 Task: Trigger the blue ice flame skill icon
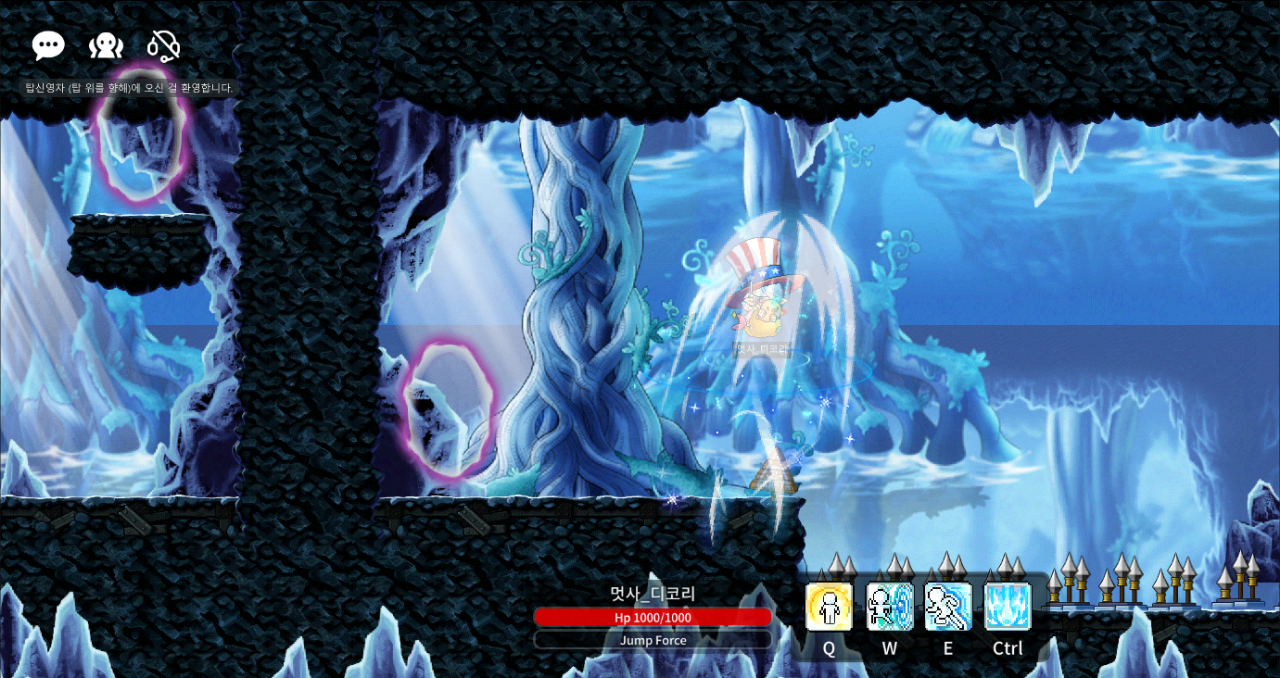click(x=1007, y=607)
